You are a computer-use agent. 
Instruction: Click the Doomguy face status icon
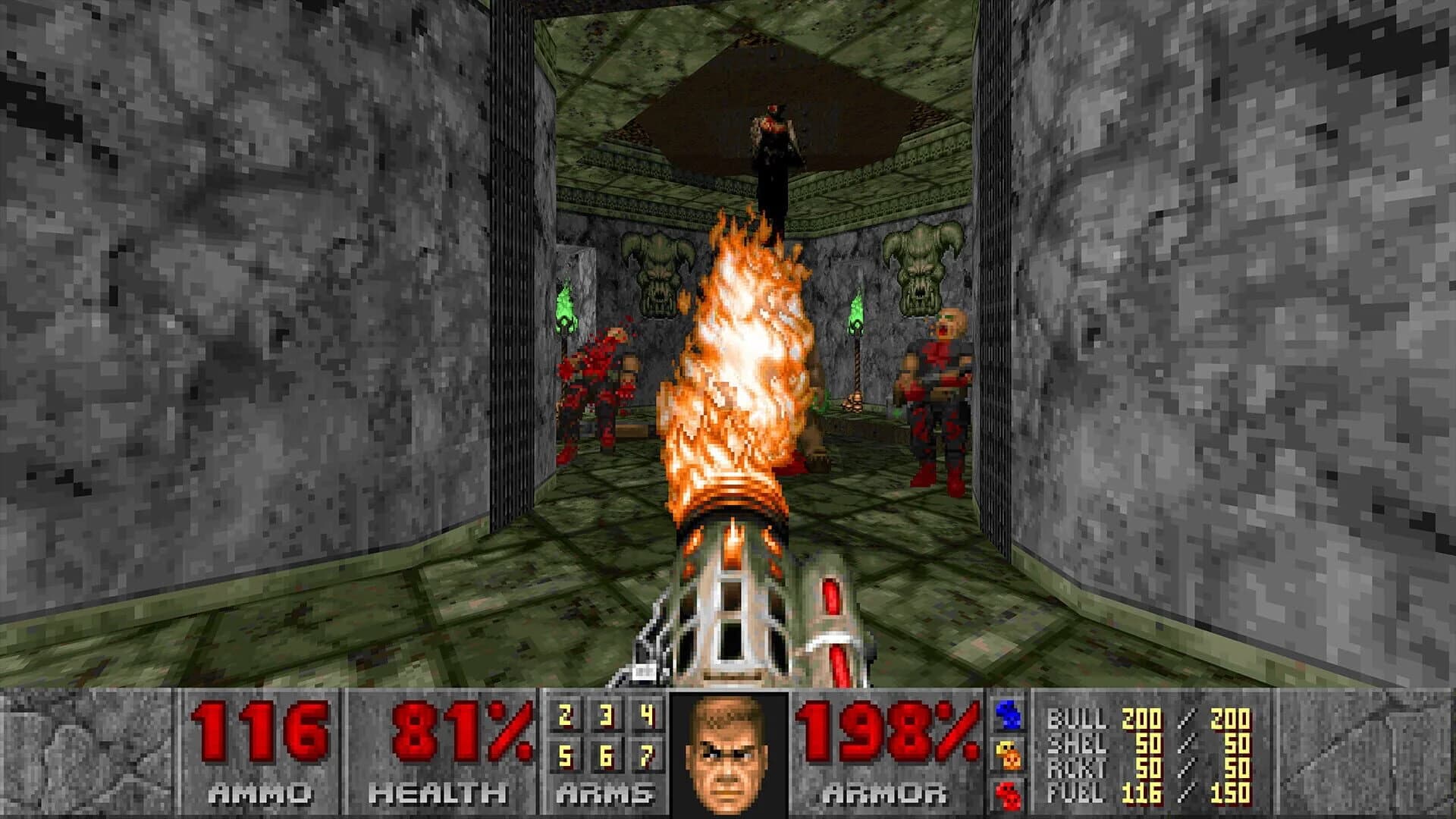[726, 755]
